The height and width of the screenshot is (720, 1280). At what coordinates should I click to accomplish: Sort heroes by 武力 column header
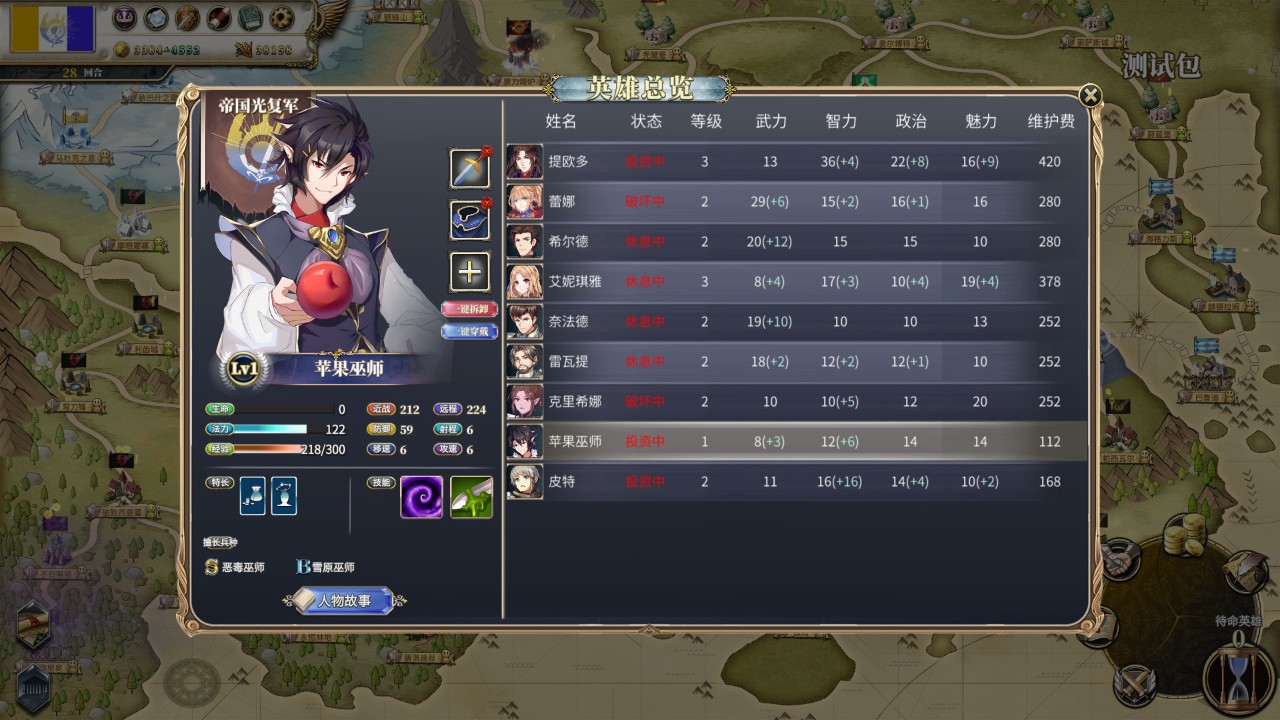click(x=771, y=121)
